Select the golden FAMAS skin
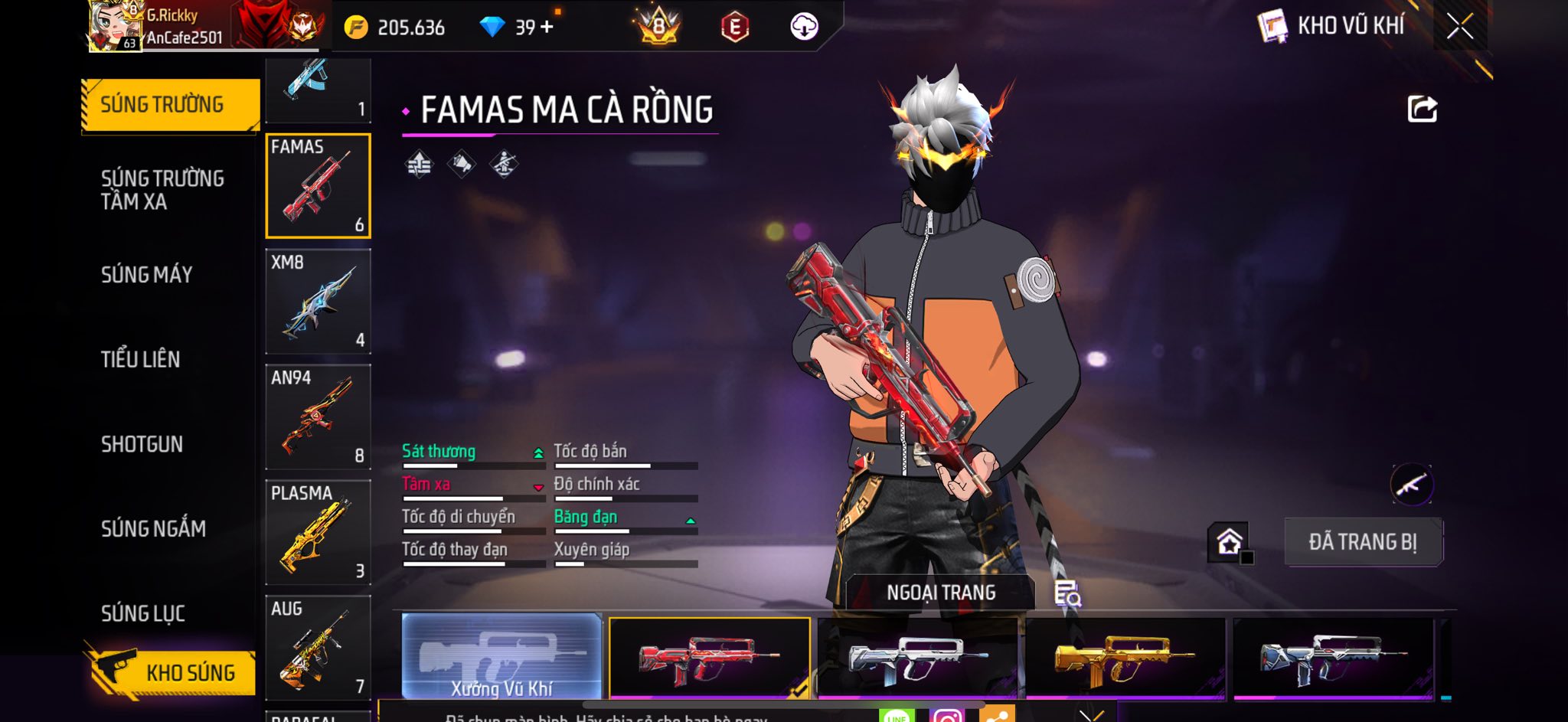This screenshot has height=722, width=1568. click(x=1124, y=658)
